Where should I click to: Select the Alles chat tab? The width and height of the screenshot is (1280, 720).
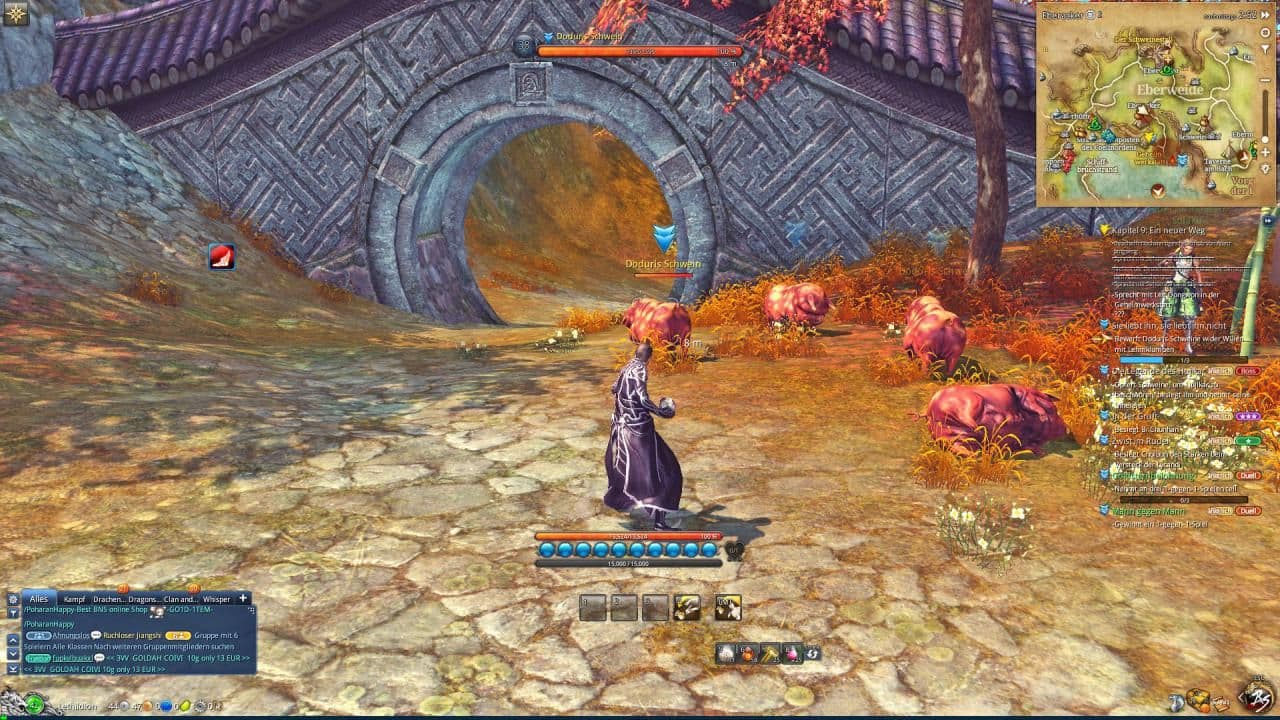[38, 598]
